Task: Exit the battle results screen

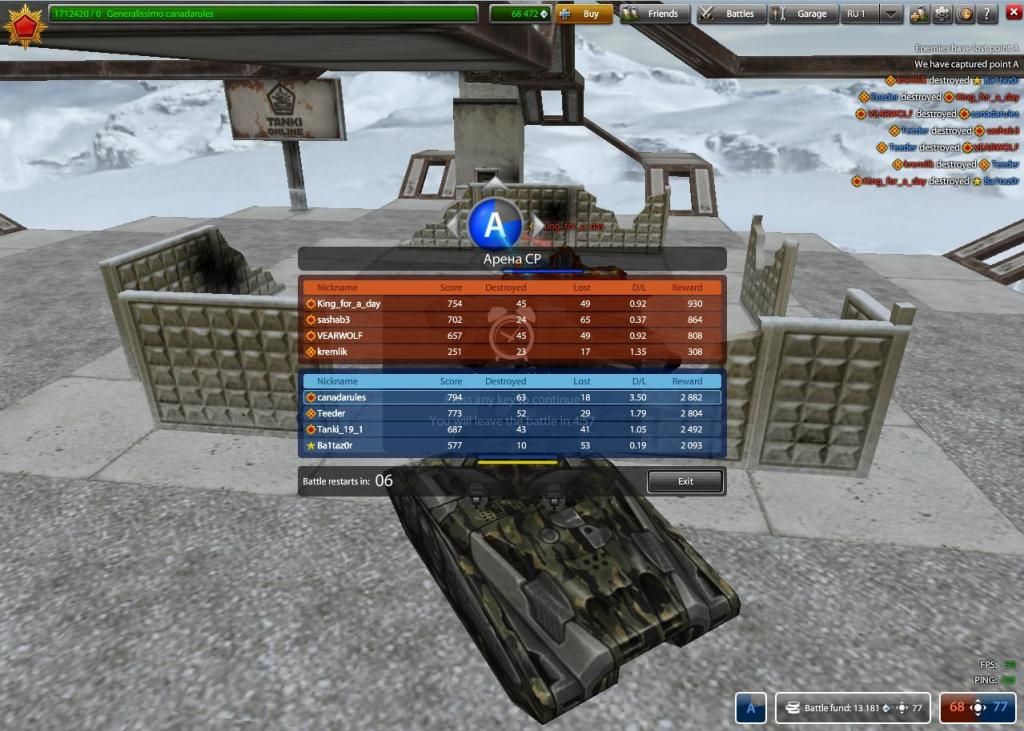Action: (x=685, y=481)
